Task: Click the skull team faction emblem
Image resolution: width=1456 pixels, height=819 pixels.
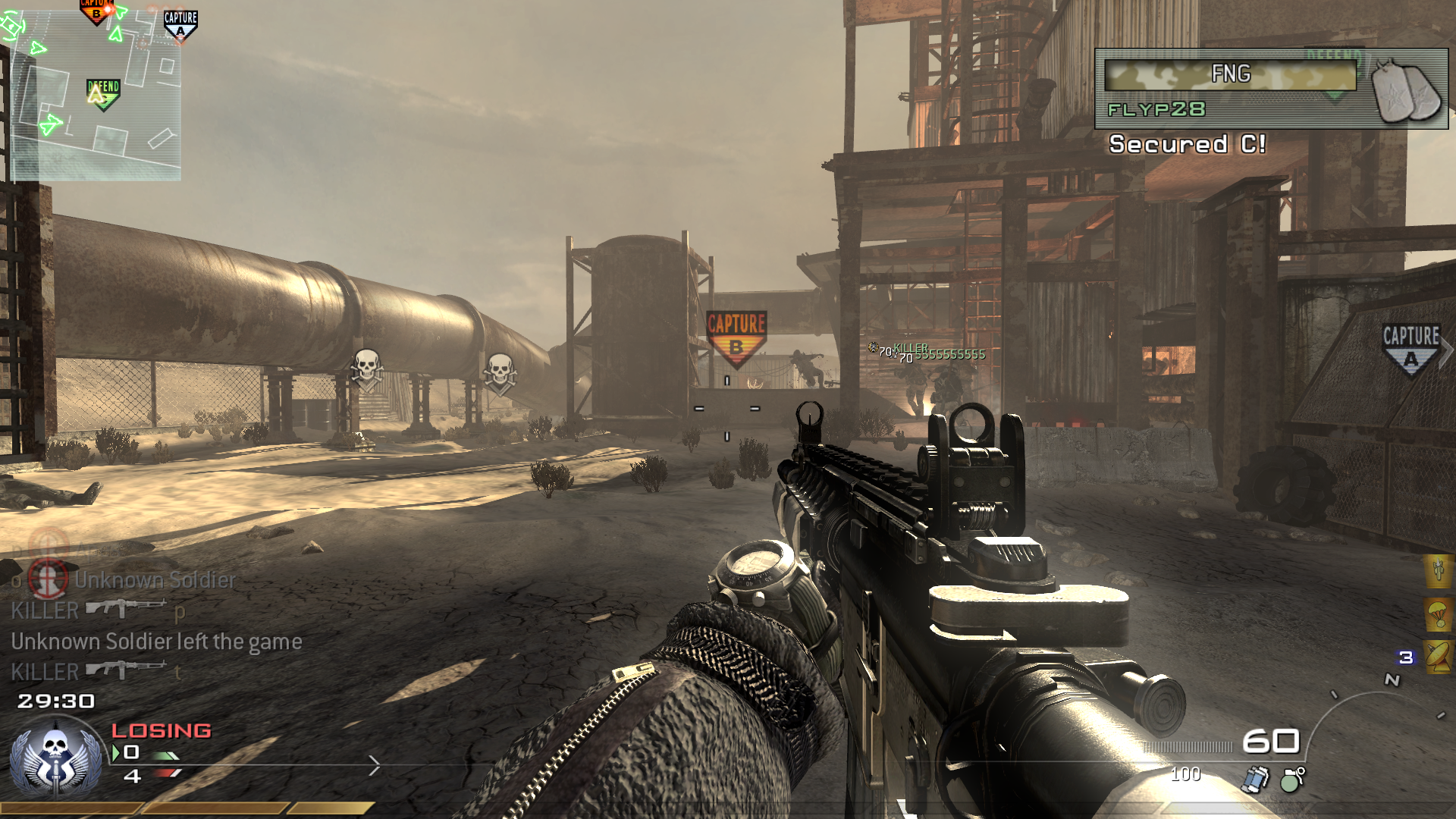Action: (x=55, y=760)
